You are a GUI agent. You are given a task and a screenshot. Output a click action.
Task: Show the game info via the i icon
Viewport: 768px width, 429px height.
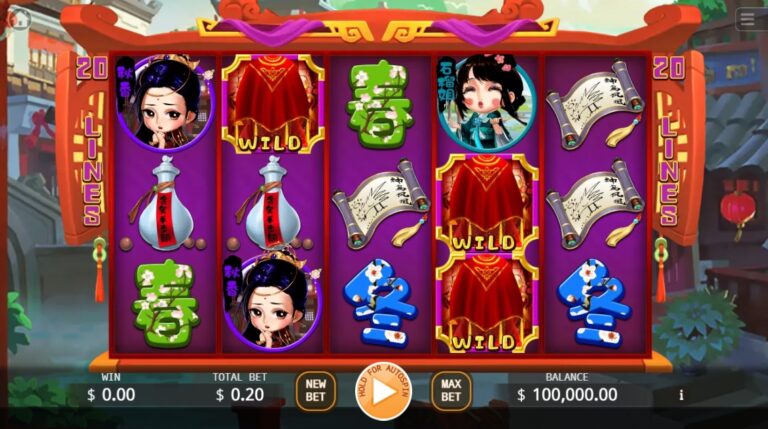[681, 395]
